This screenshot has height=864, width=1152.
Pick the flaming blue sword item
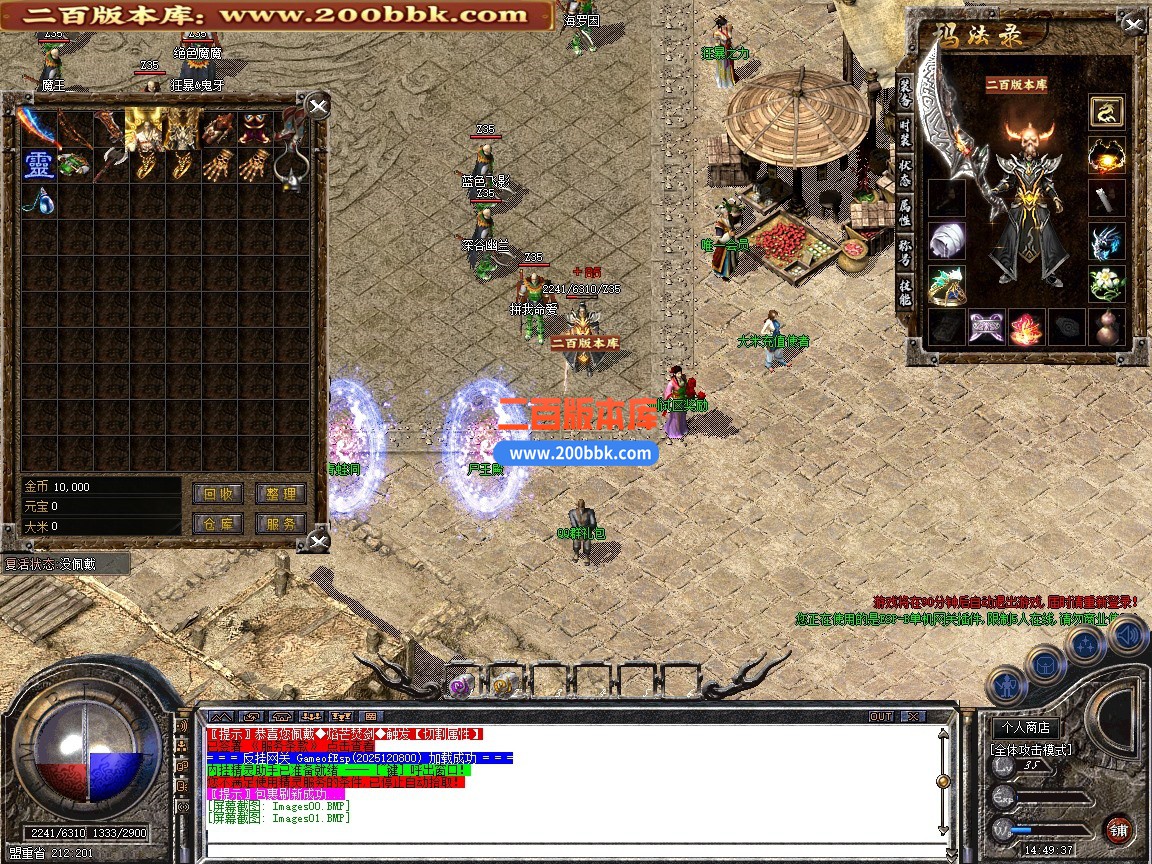(38, 128)
